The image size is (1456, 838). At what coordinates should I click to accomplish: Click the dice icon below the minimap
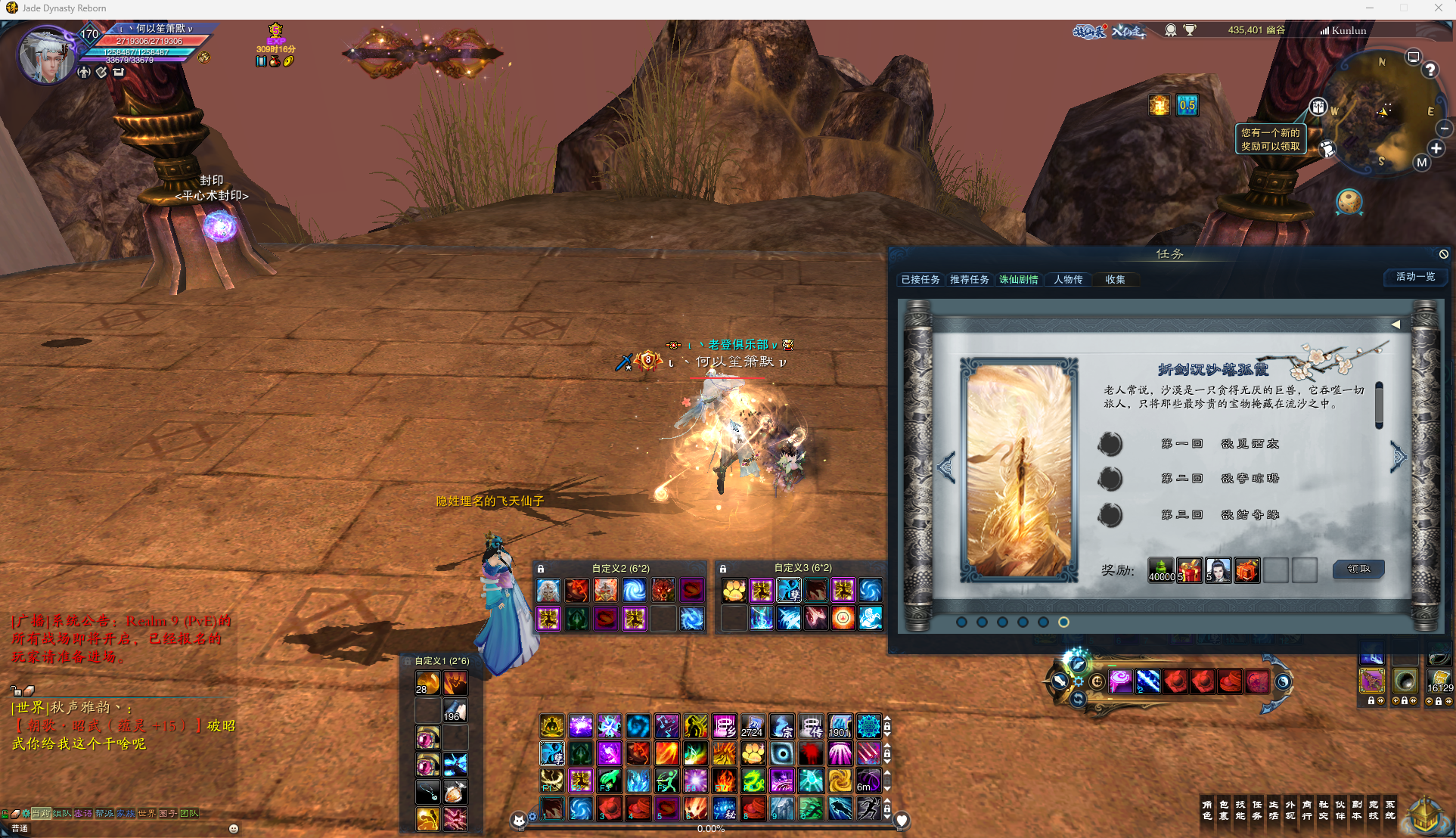click(1349, 201)
